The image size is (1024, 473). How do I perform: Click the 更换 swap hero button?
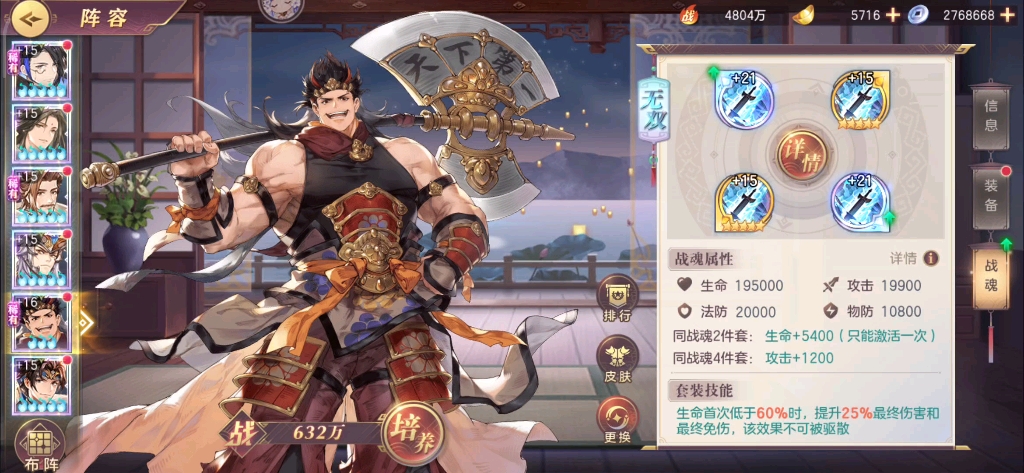pos(618,420)
